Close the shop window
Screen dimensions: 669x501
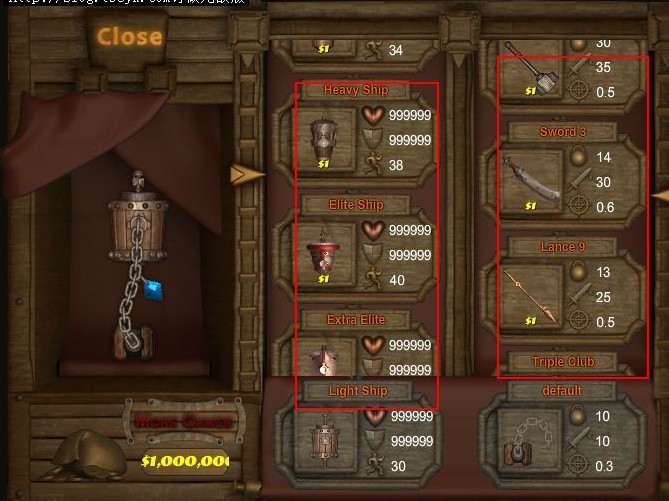pos(129,37)
